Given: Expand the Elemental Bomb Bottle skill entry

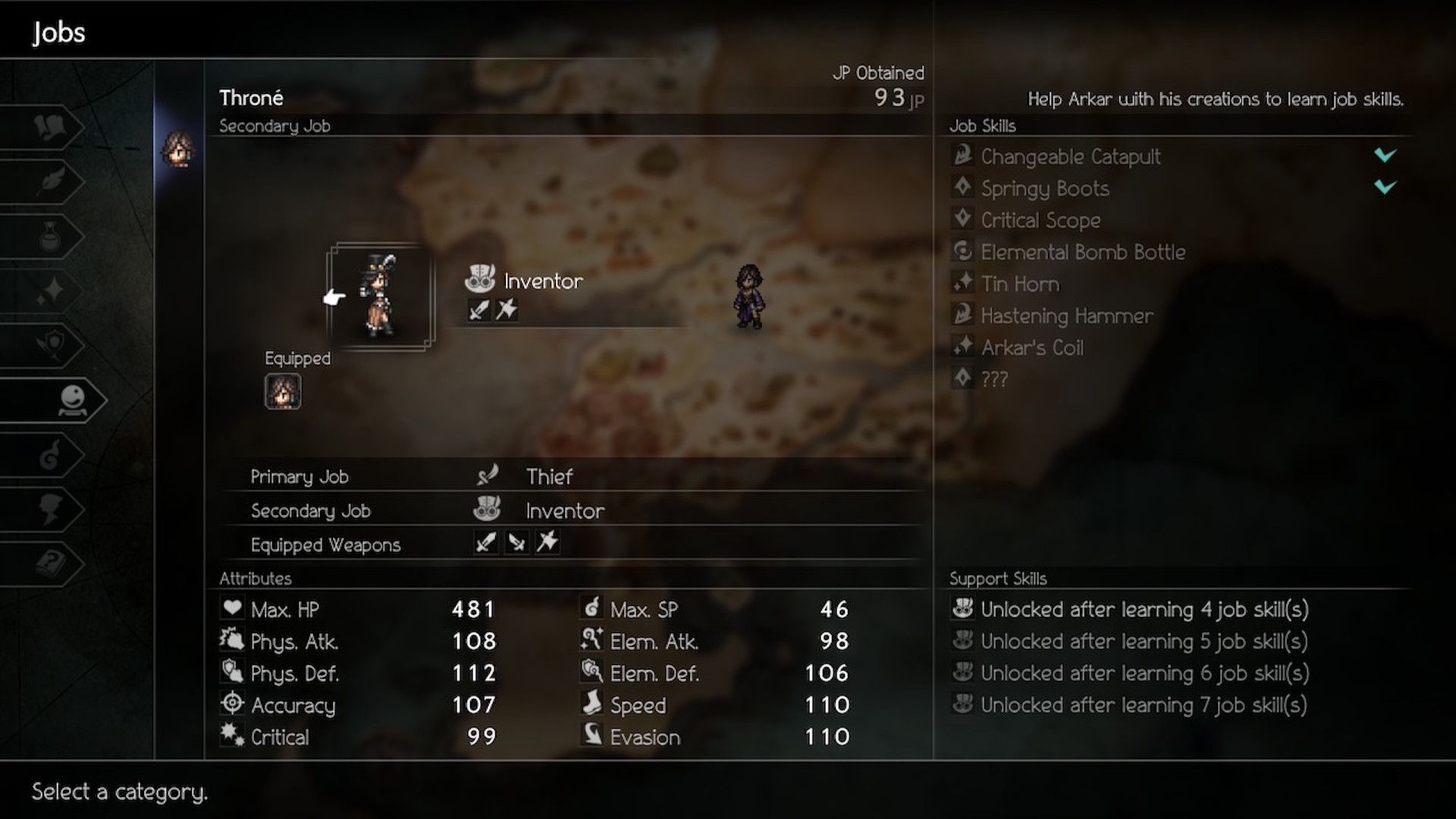Looking at the screenshot, I should (1081, 252).
